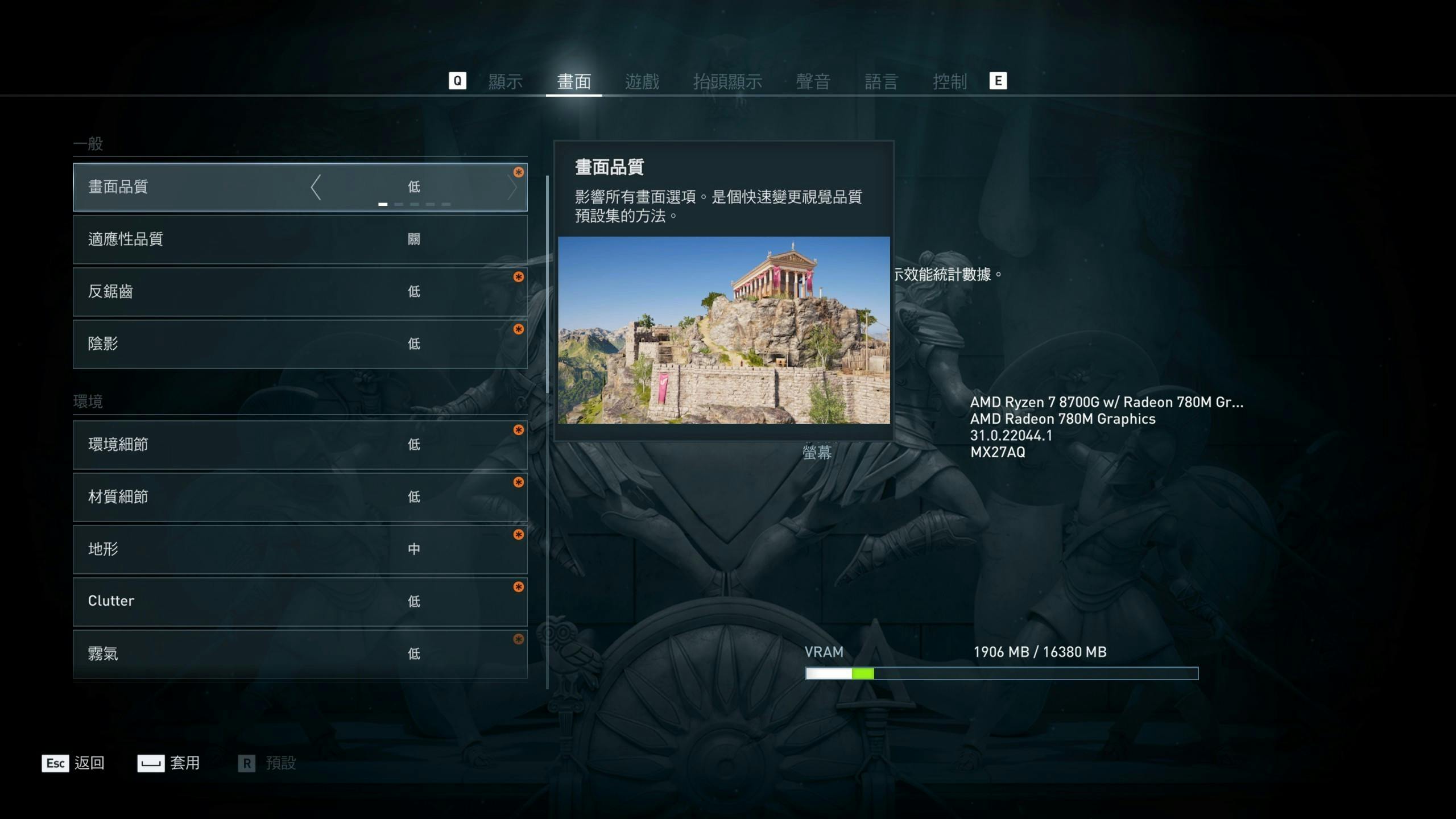The height and width of the screenshot is (819, 1456).
Task: Choose the 反鋸齒 setting row
Action: tap(300, 292)
